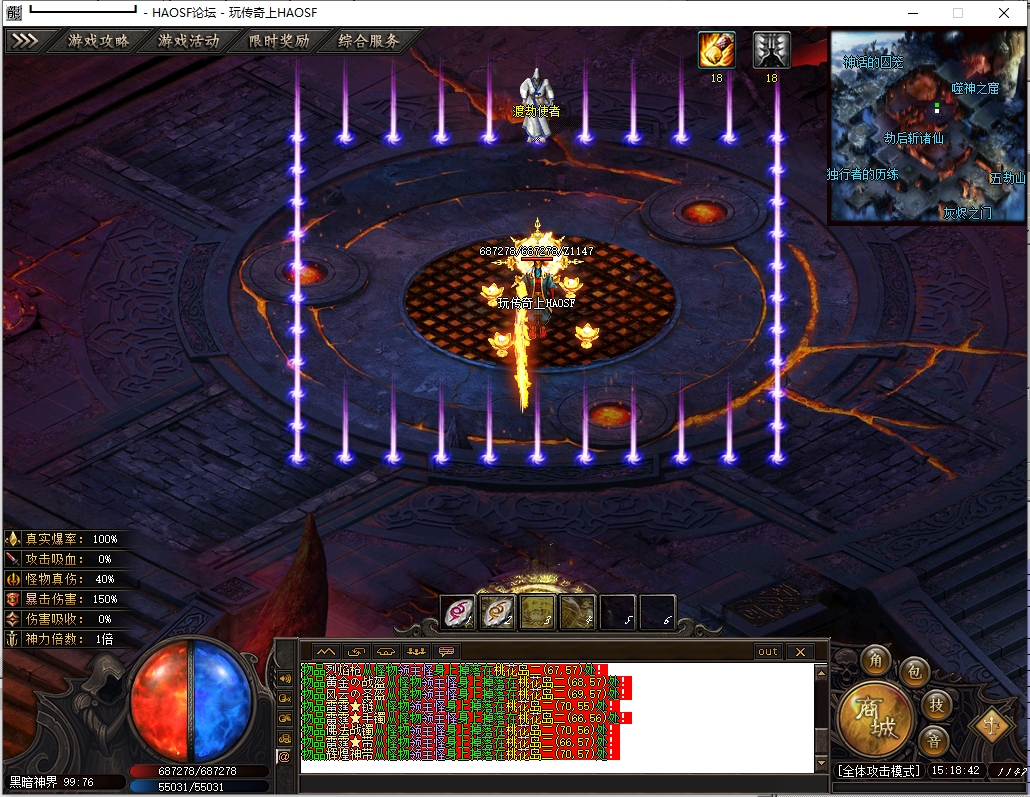1030x797 pixels.
Task: Open the 商城 shop button
Action: click(876, 719)
